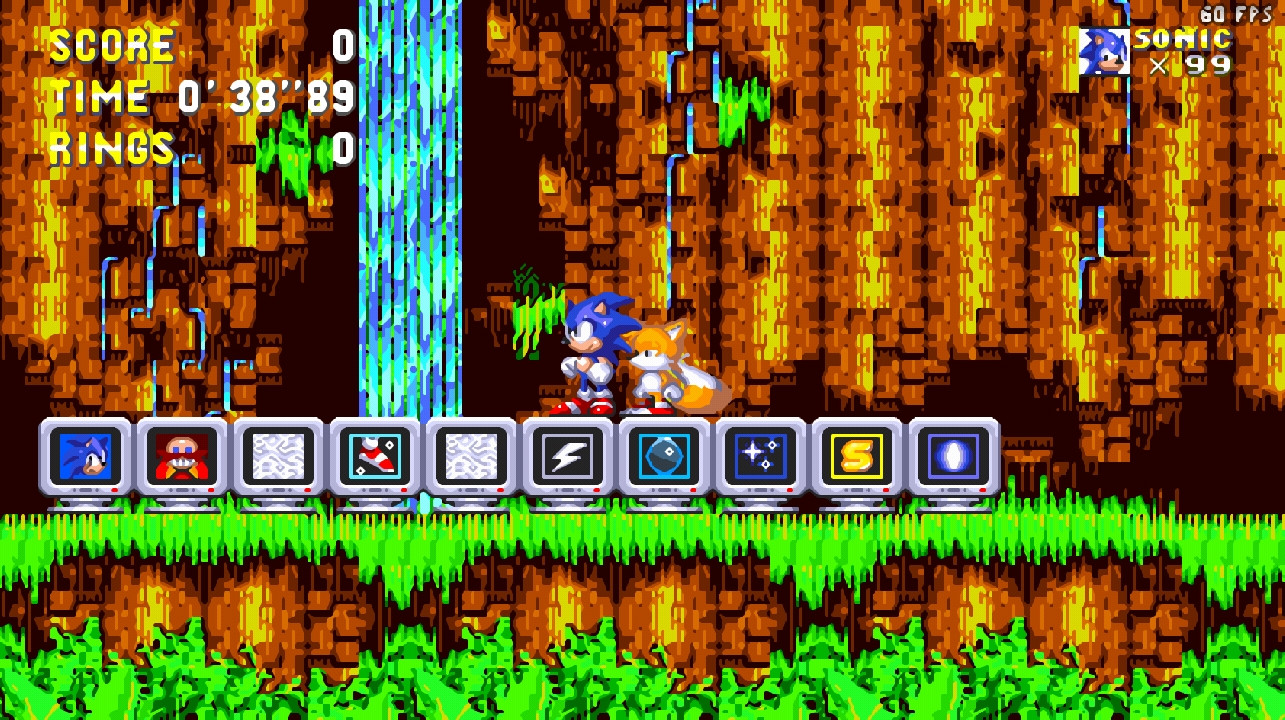Collect the Lightning Shield monitor

tap(567, 457)
